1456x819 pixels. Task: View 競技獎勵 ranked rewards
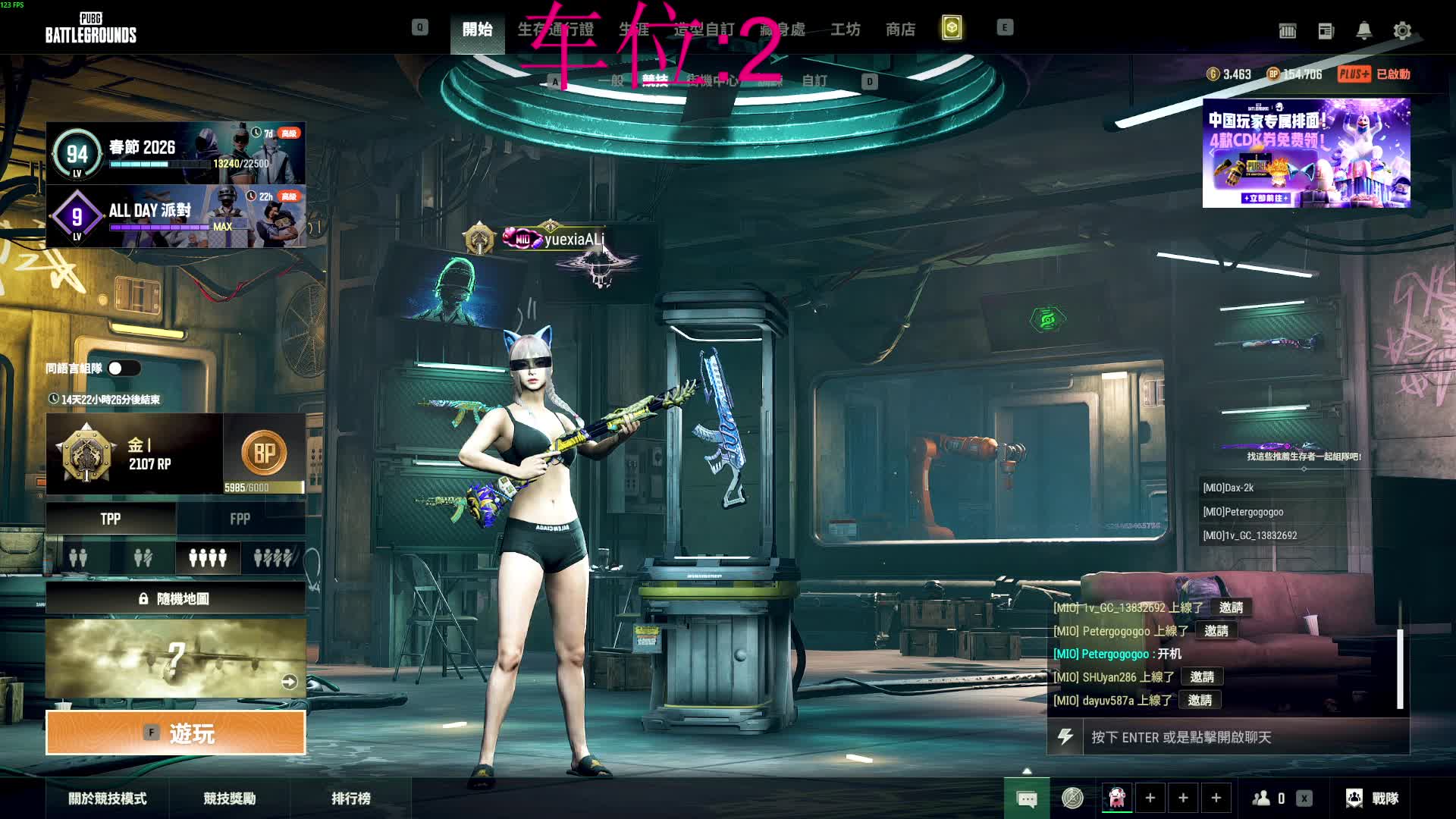230,799
